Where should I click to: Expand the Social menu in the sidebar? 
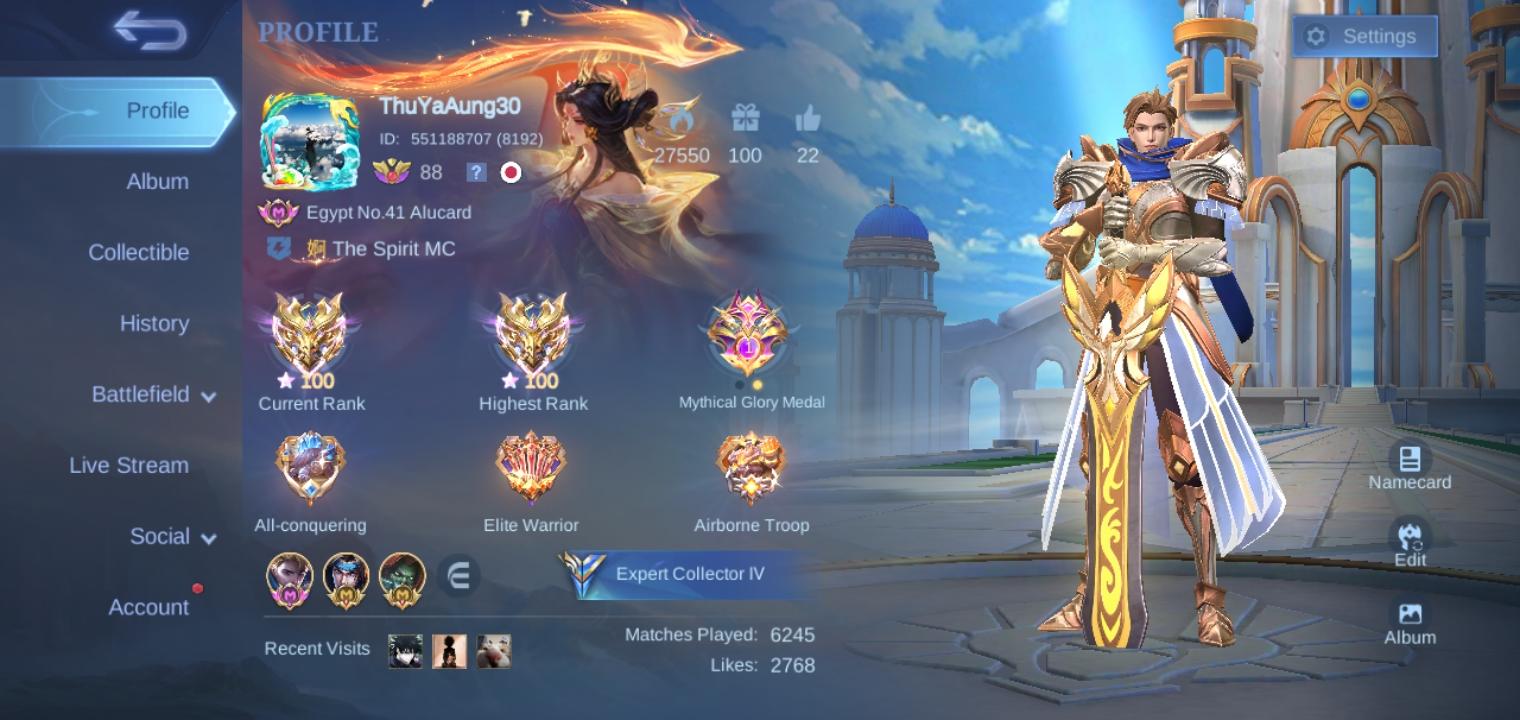click(x=160, y=536)
